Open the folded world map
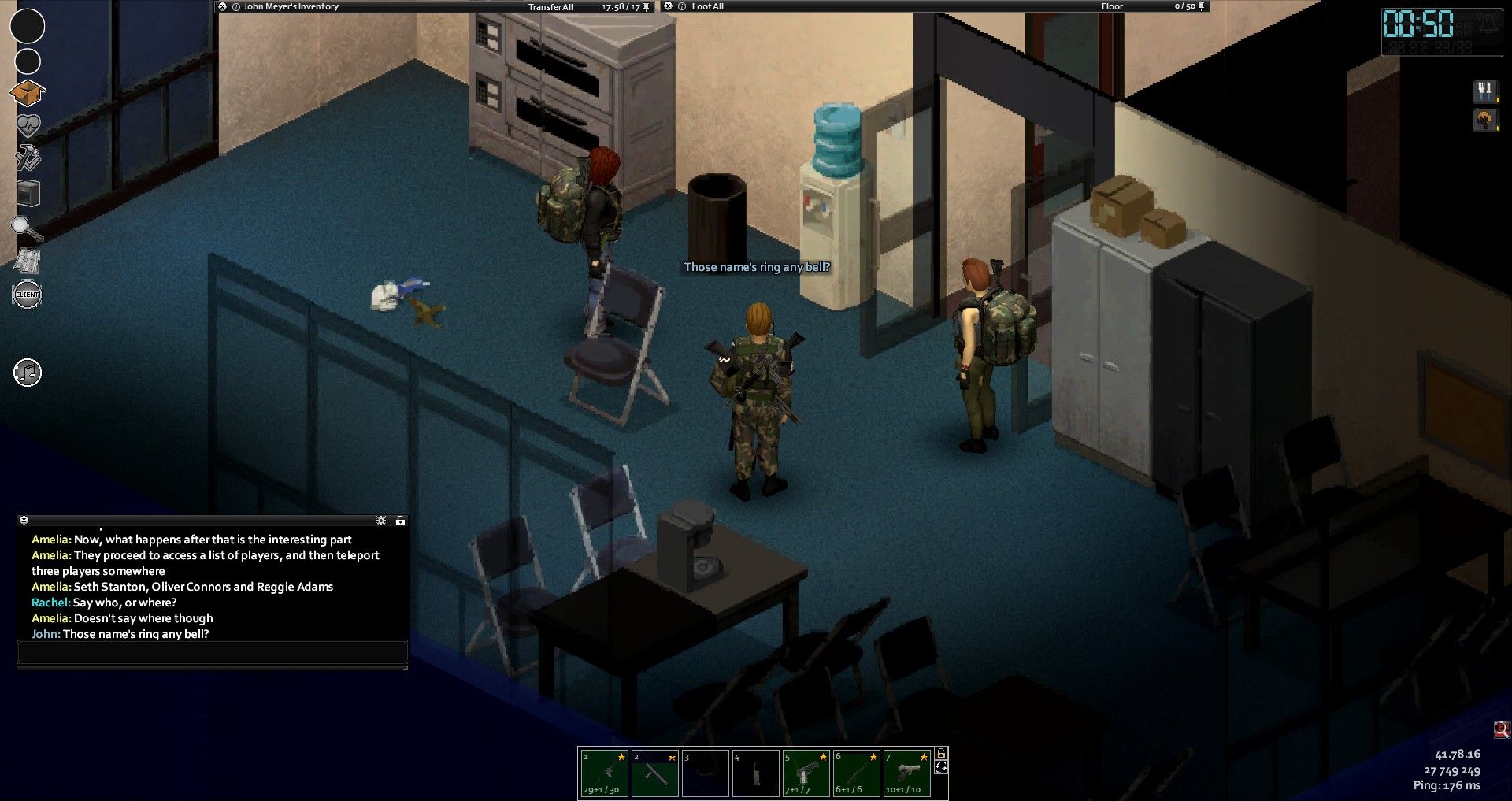The height and width of the screenshot is (801, 1512). [x=28, y=261]
